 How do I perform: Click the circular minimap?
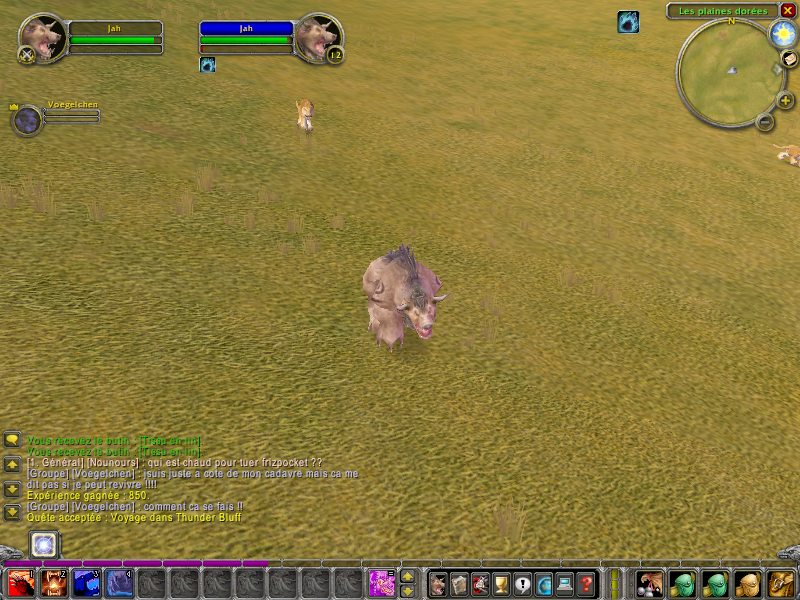tap(731, 70)
